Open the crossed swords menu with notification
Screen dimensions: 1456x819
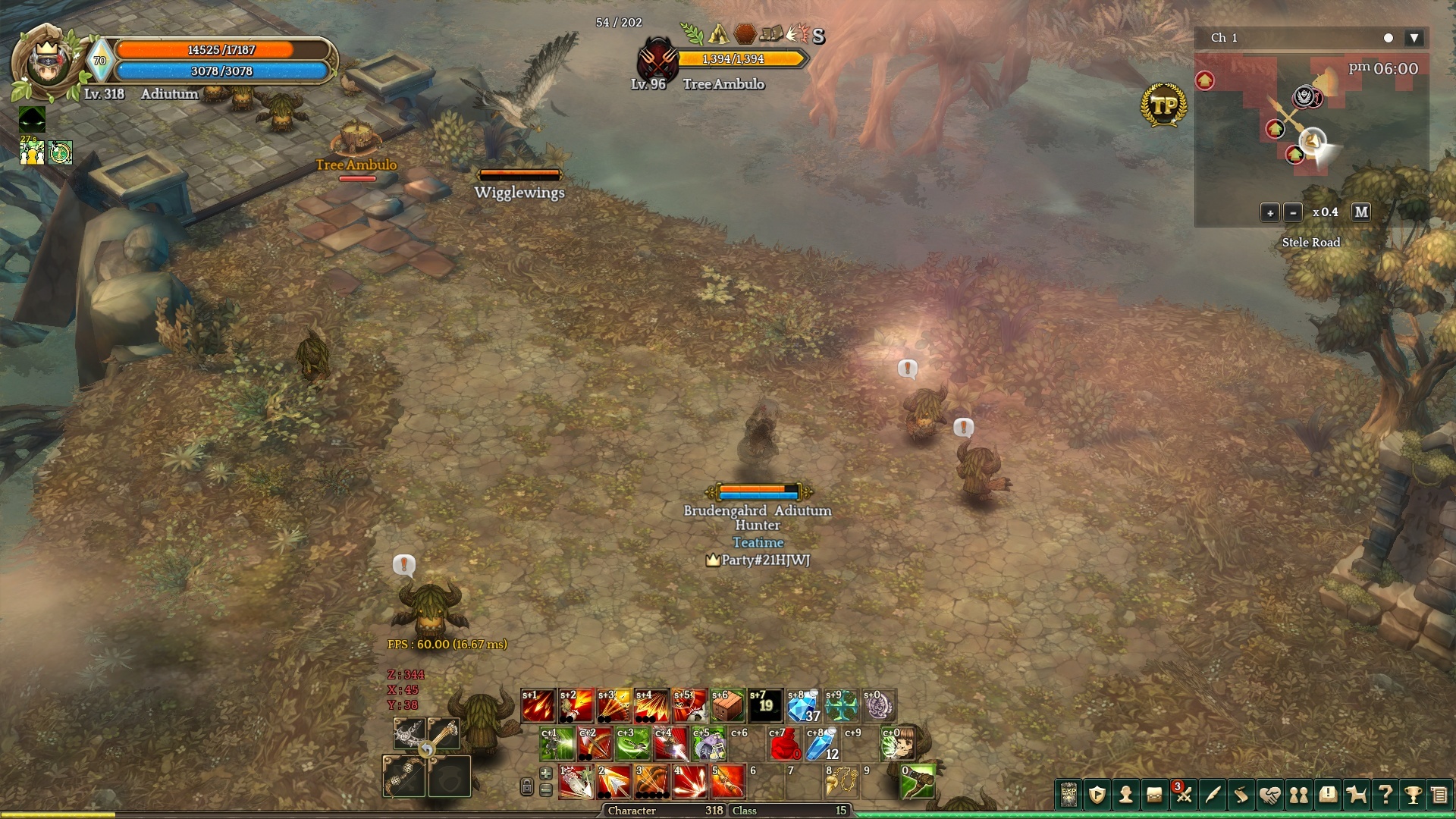(x=1183, y=795)
